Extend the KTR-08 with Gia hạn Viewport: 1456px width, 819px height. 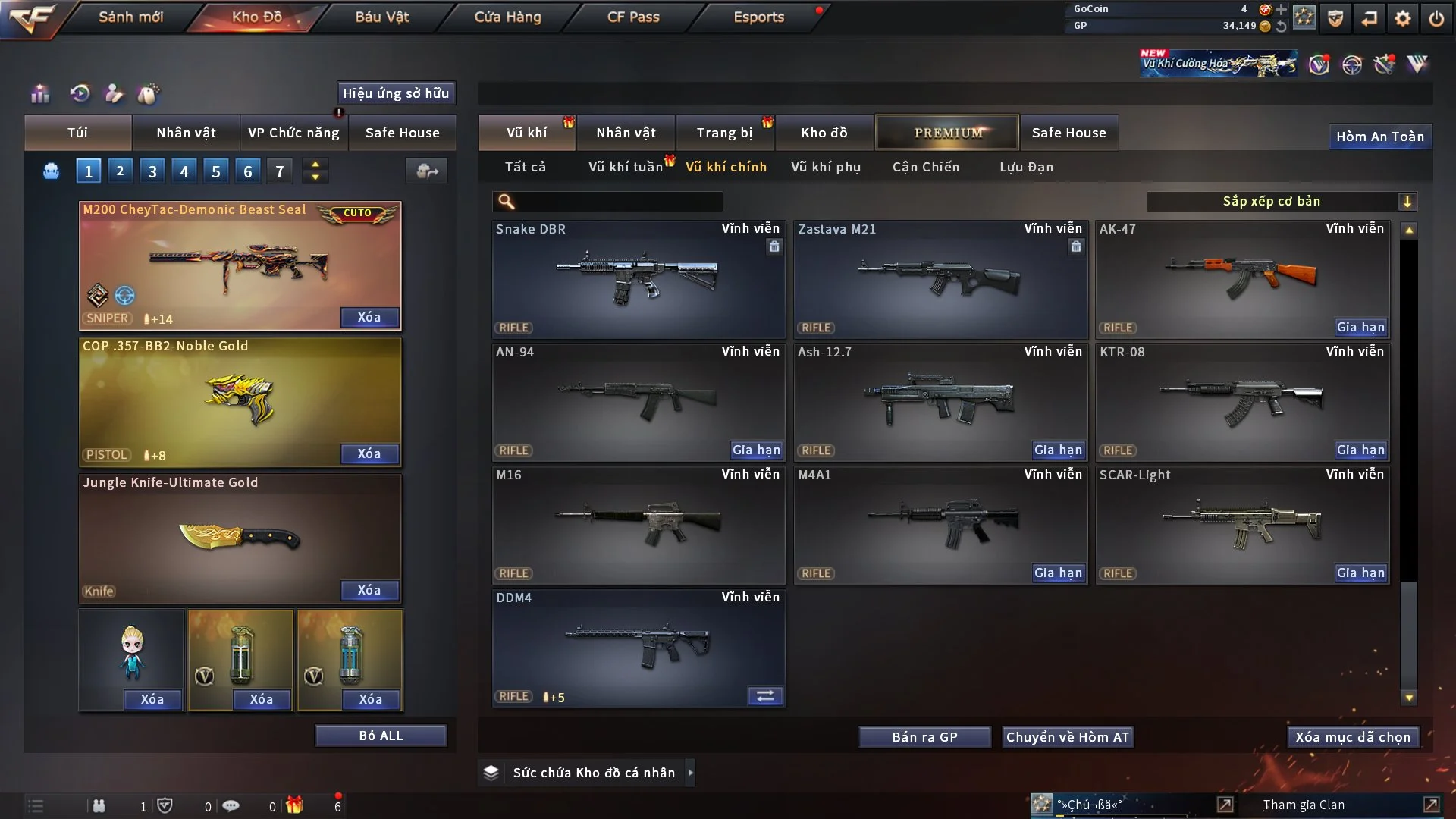(x=1360, y=450)
